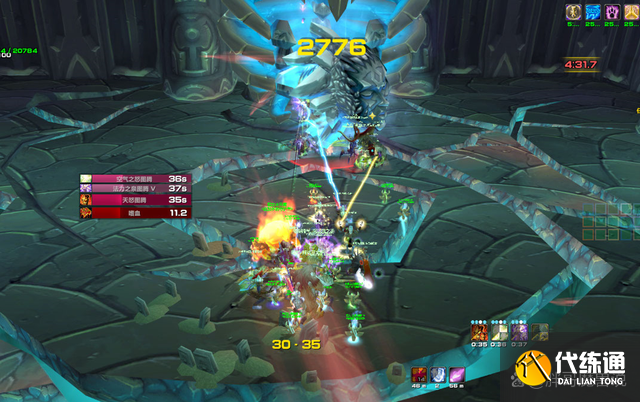Click the blue spirit cooldown icon

tap(437, 373)
